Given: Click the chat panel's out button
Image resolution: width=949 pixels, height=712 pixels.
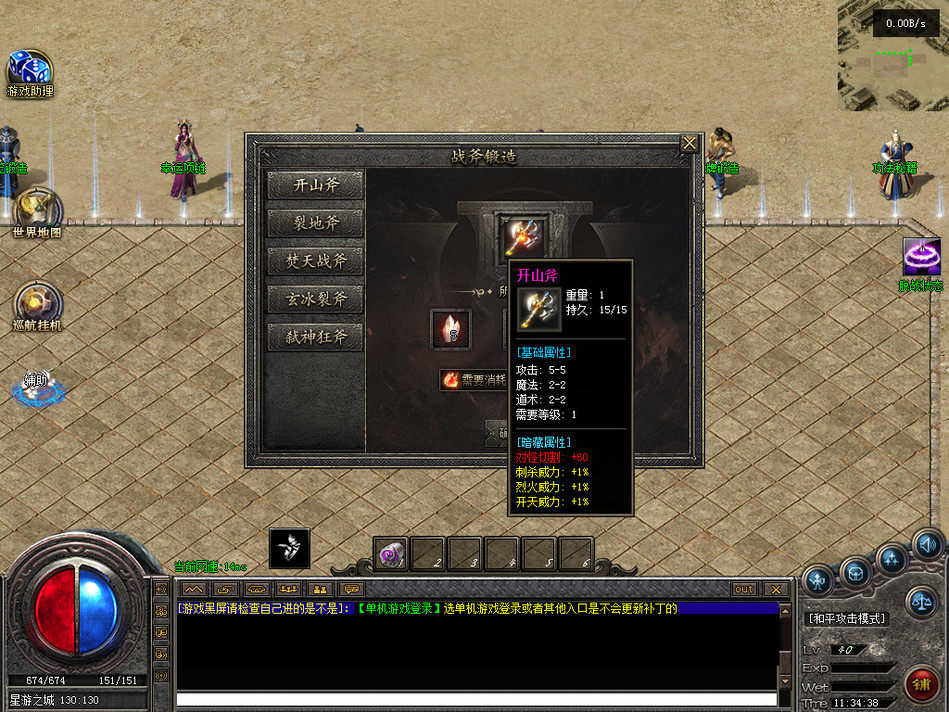Looking at the screenshot, I should click(743, 589).
